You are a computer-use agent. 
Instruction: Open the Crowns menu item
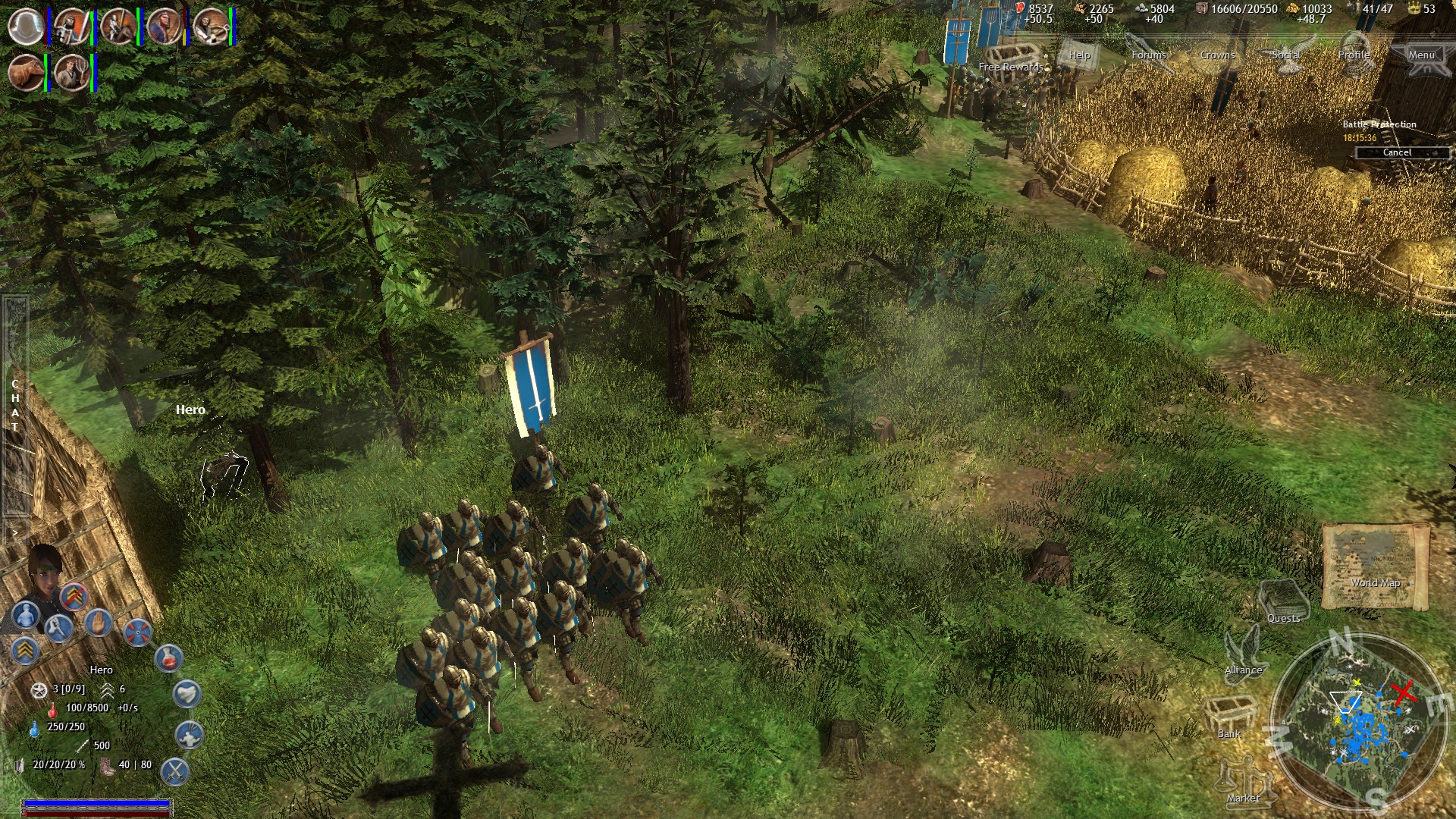click(x=1218, y=55)
